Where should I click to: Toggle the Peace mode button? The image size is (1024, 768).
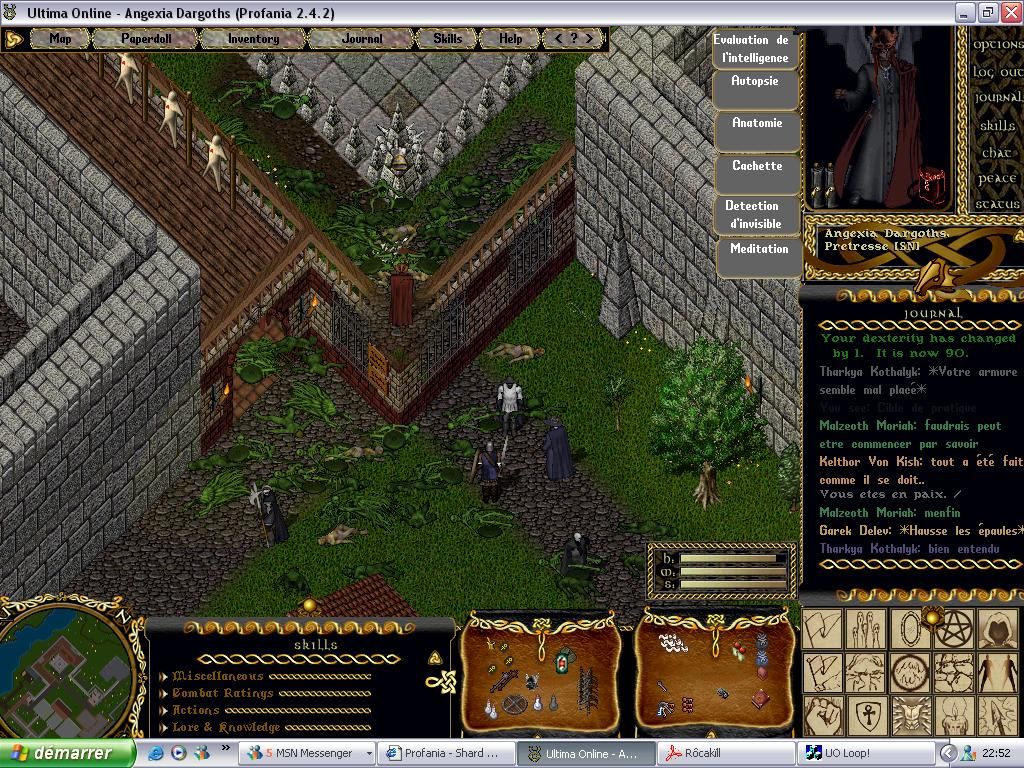pos(997,179)
